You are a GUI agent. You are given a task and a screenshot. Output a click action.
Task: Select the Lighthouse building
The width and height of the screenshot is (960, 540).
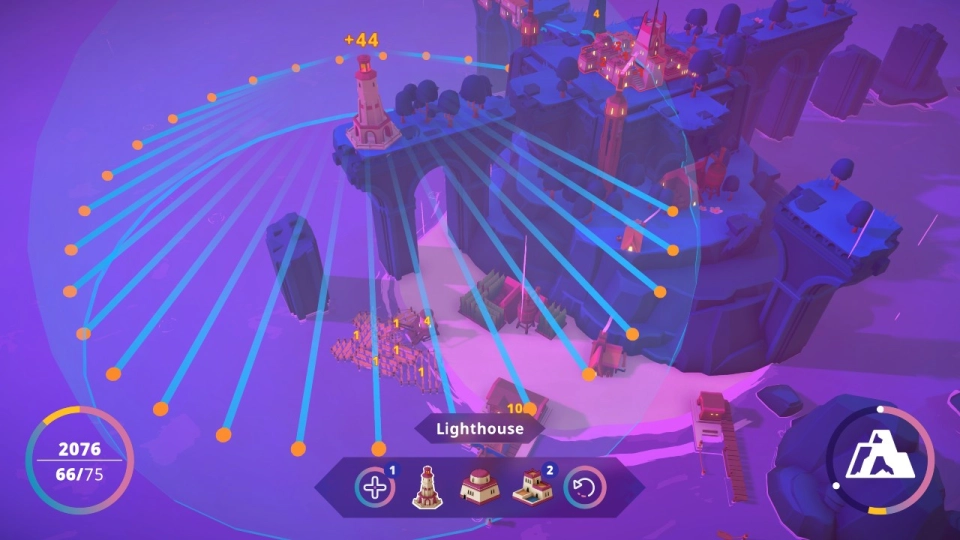(x=427, y=488)
